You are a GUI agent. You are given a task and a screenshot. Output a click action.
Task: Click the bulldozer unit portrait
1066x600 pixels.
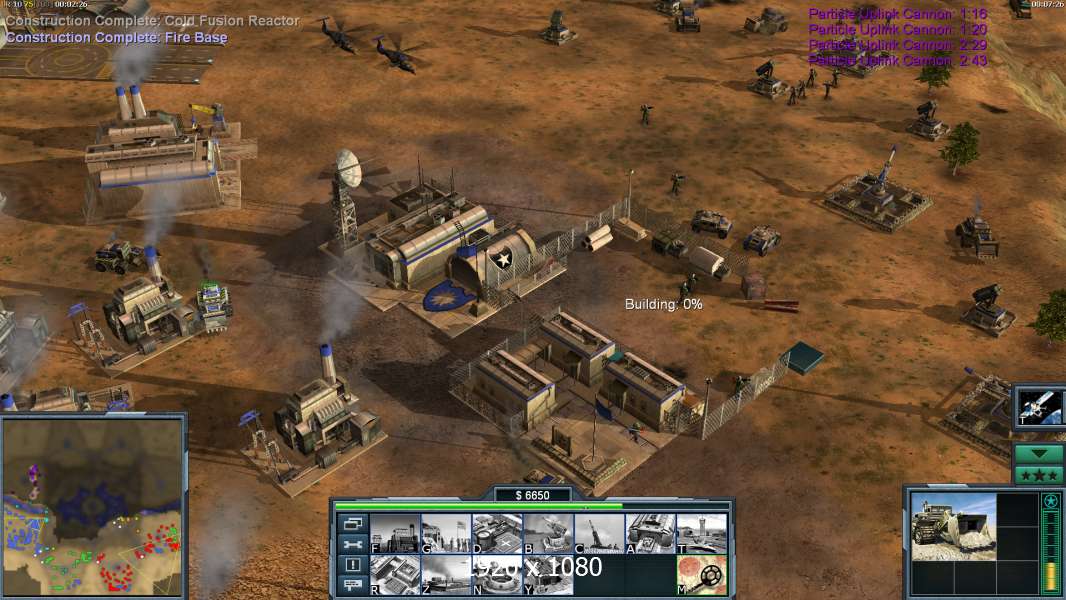pos(953,526)
